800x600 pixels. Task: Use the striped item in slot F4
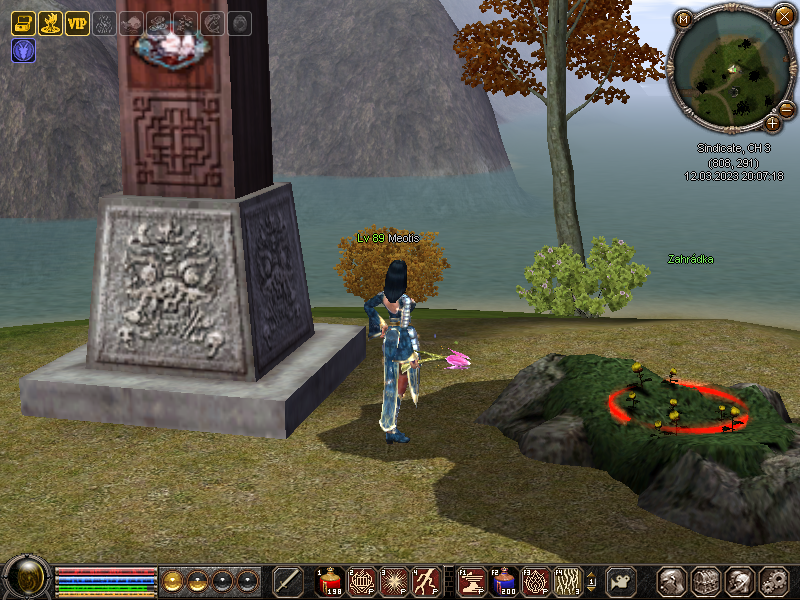tap(568, 581)
